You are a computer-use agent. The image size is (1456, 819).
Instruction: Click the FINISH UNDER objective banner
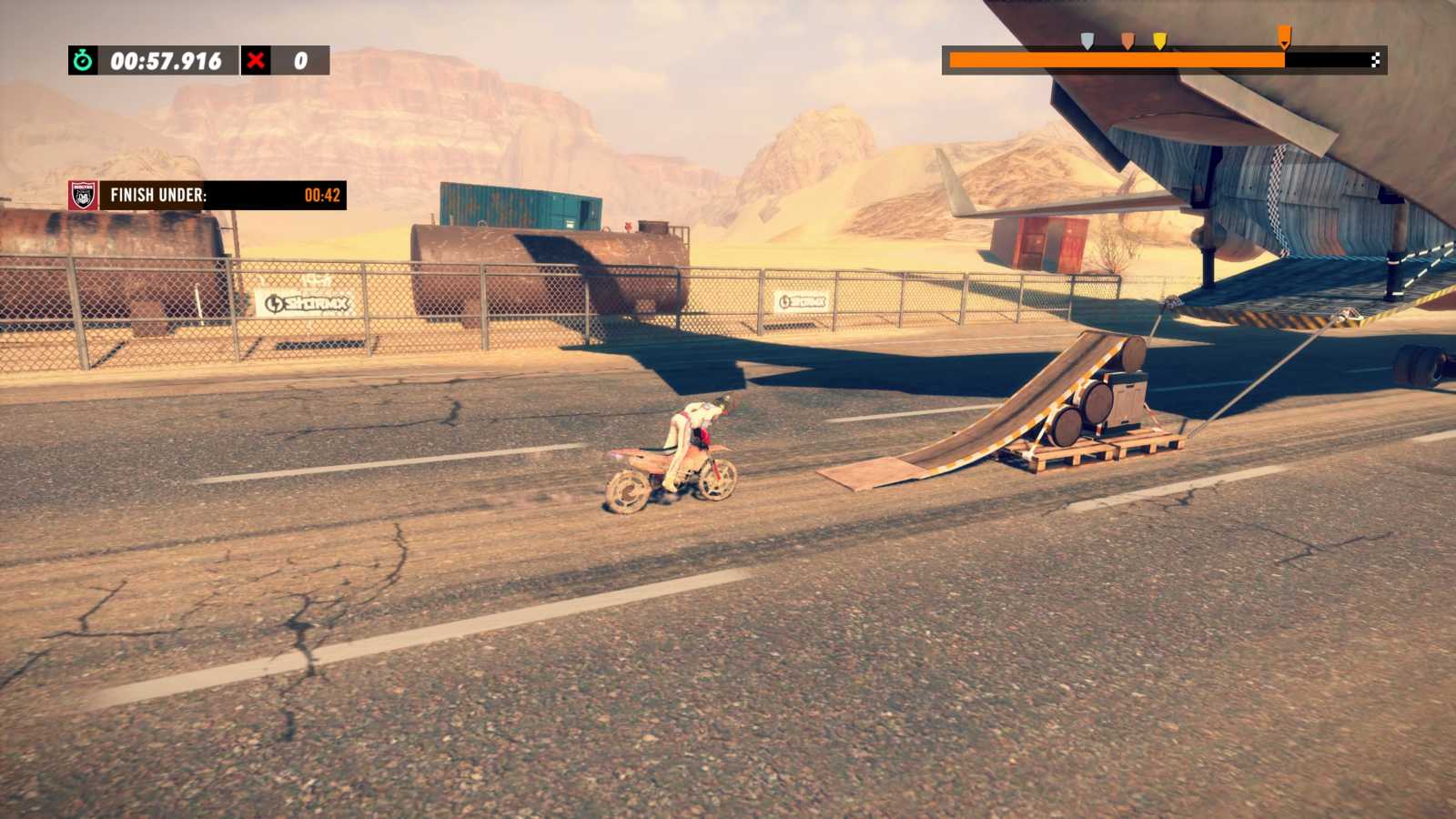(160, 194)
